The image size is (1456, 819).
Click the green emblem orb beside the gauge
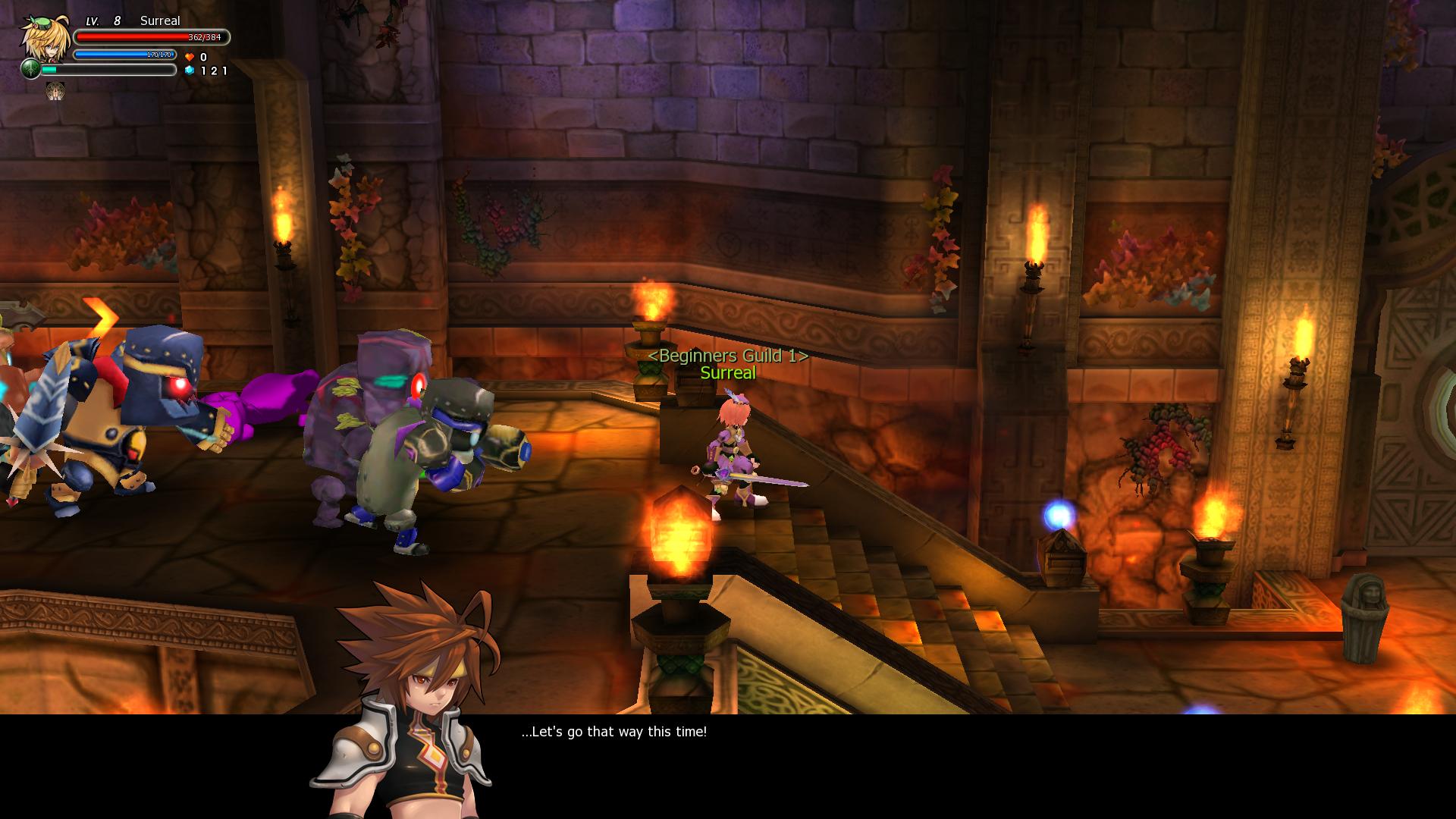pos(30,69)
